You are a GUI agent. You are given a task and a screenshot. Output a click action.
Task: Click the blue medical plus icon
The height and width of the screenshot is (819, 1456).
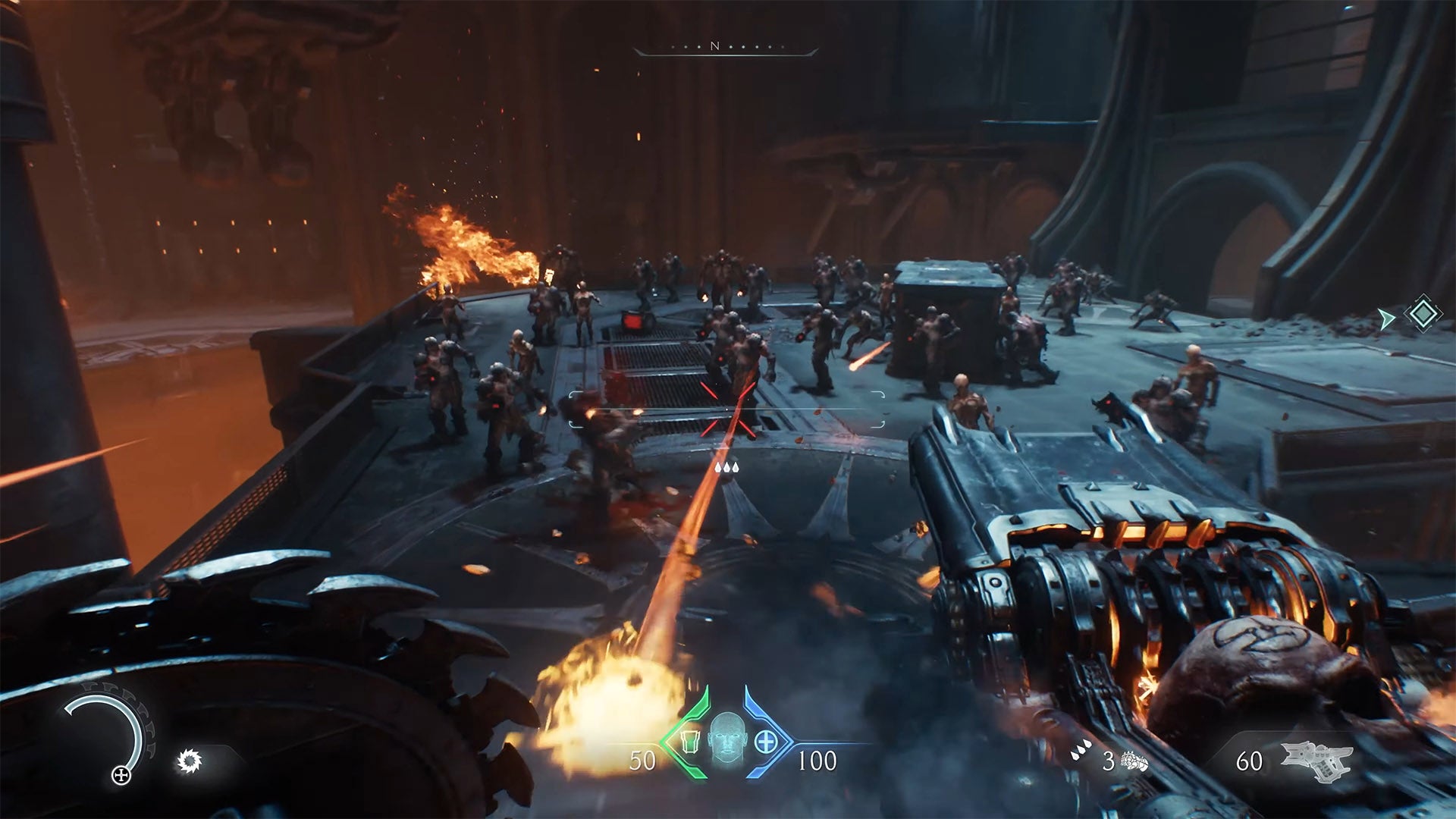(765, 741)
